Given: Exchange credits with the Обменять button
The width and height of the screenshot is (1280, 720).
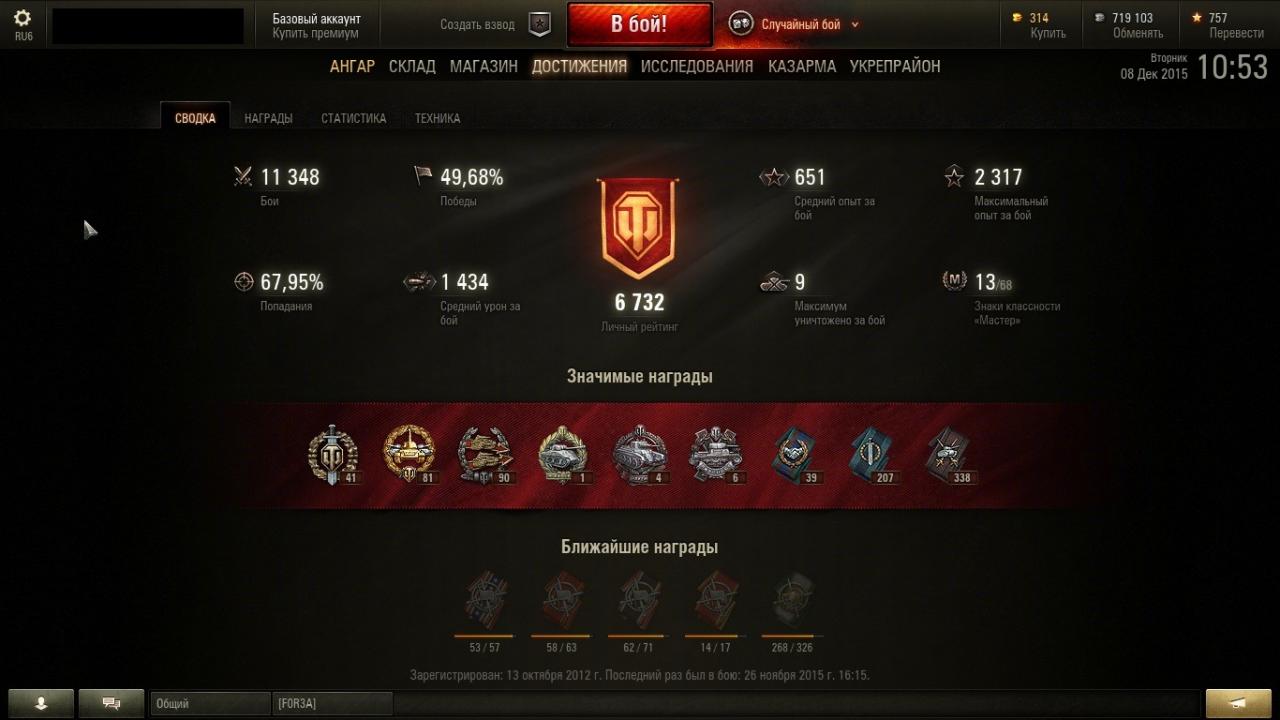Looking at the screenshot, I should pos(1138,33).
